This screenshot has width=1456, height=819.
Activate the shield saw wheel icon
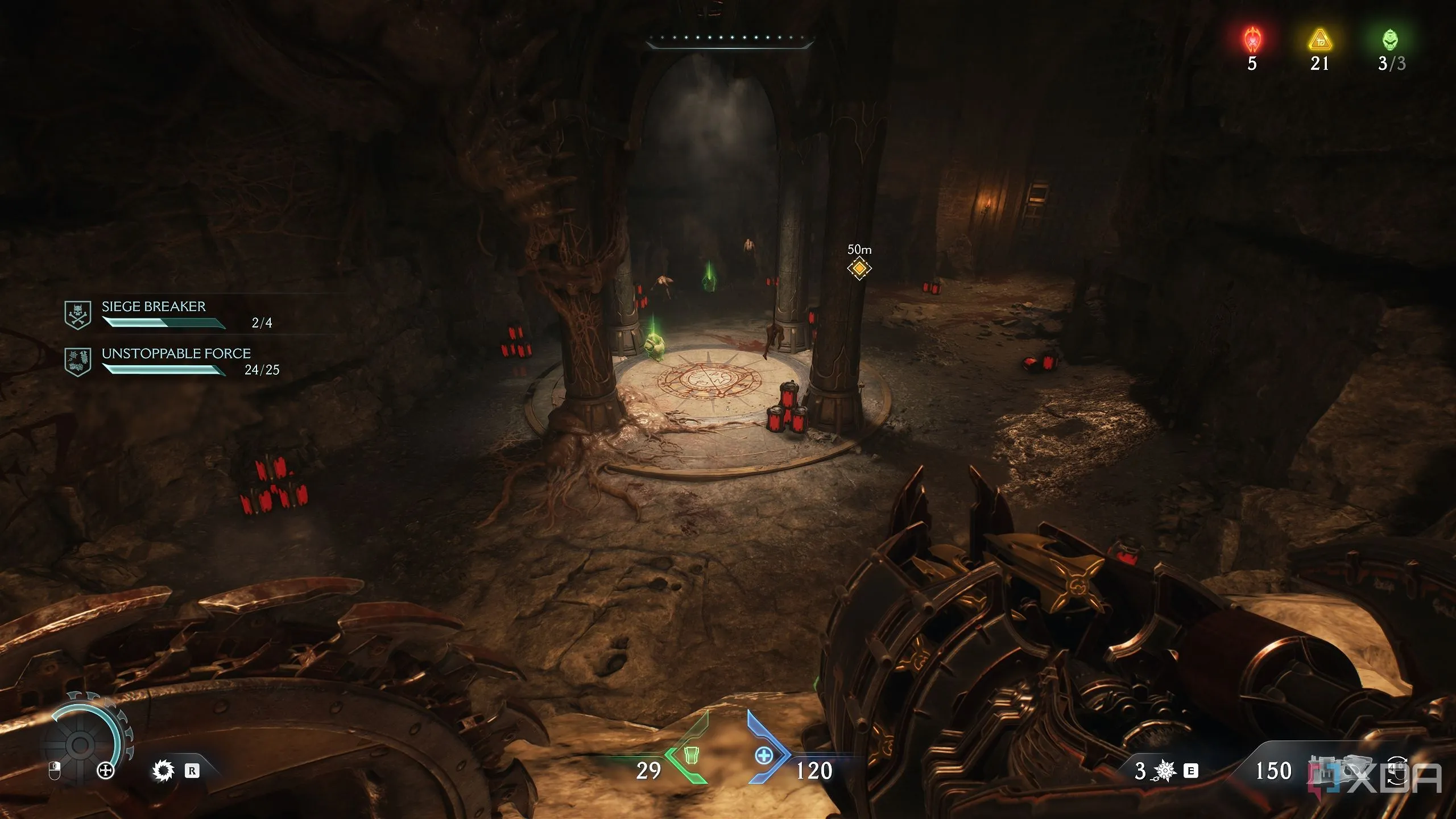pyautogui.click(x=81, y=744)
